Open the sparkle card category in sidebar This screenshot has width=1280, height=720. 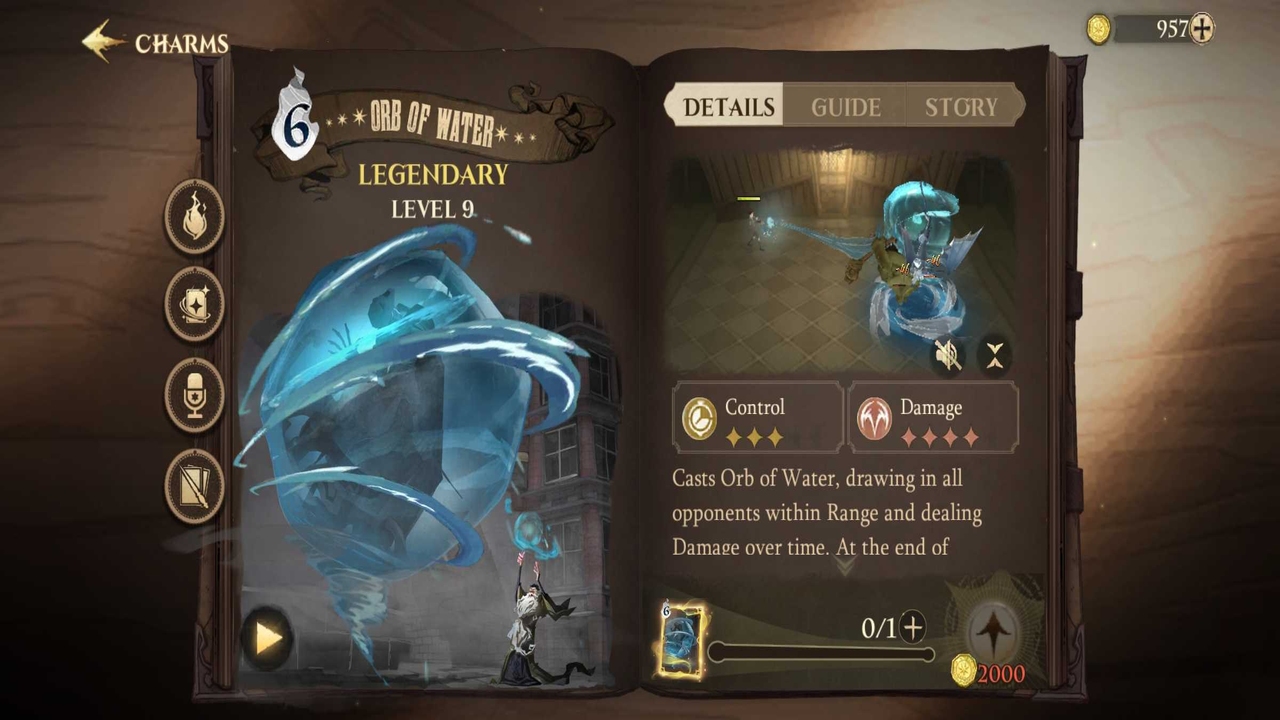click(x=193, y=305)
